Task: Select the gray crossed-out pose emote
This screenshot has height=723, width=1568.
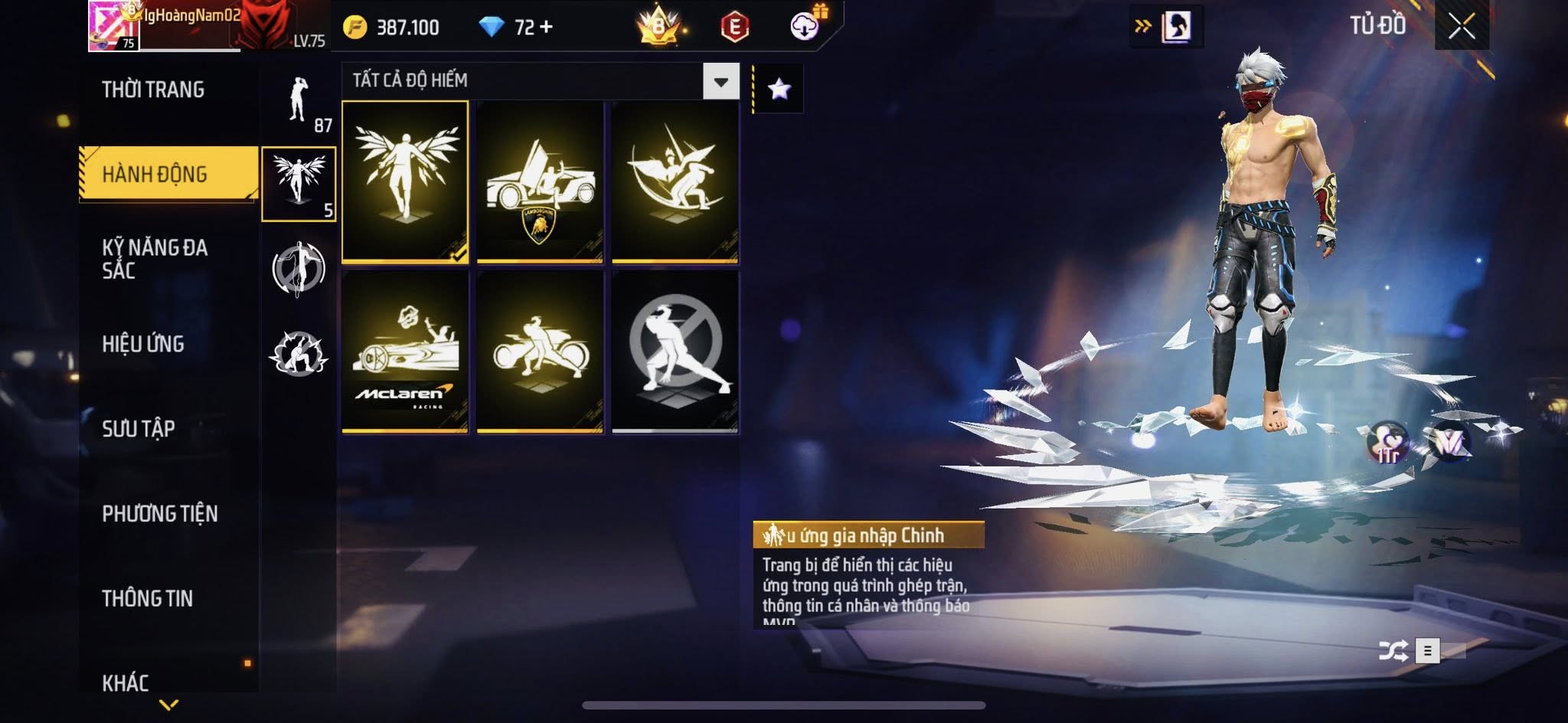Action: pyautogui.click(x=675, y=352)
